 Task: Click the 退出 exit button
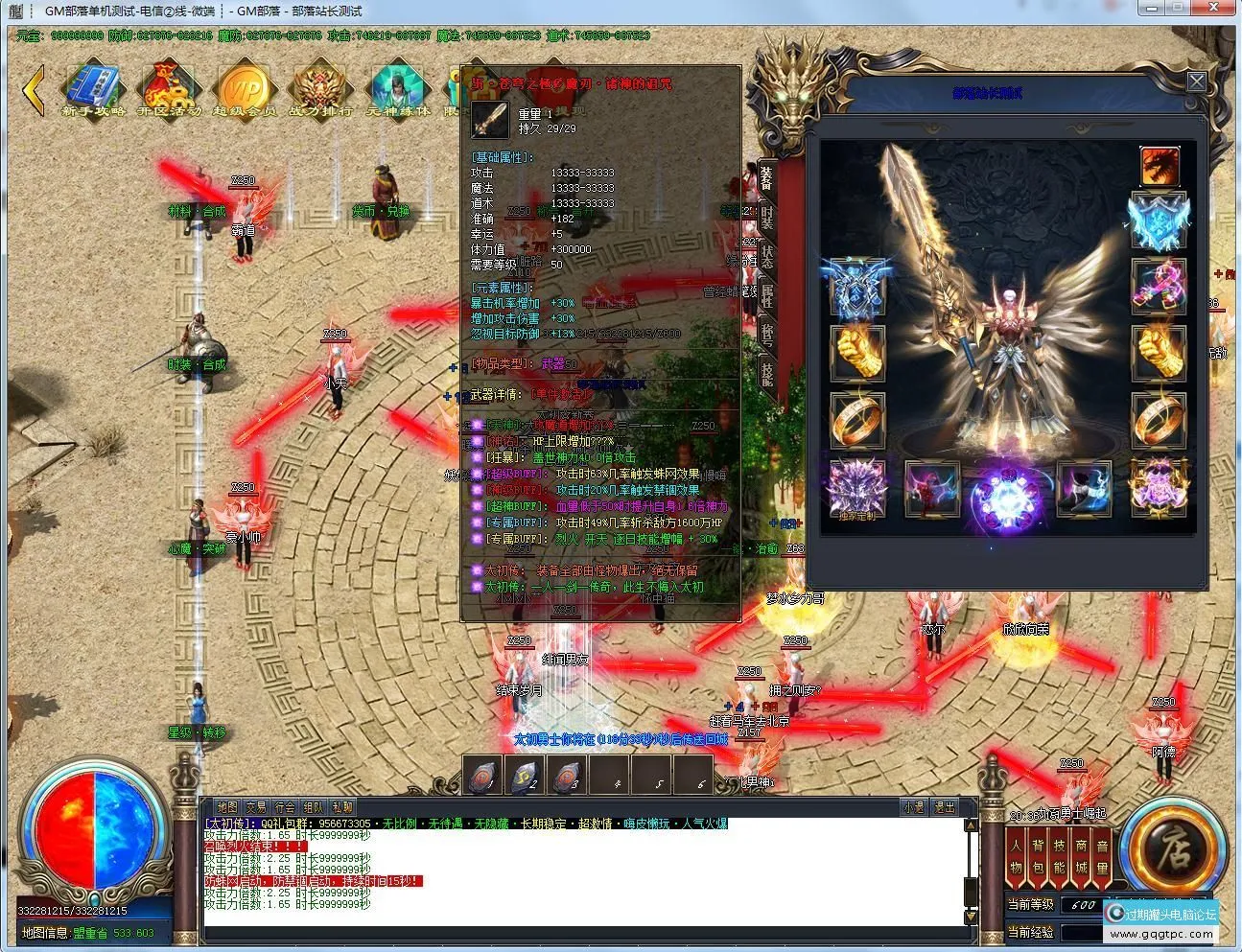[945, 807]
